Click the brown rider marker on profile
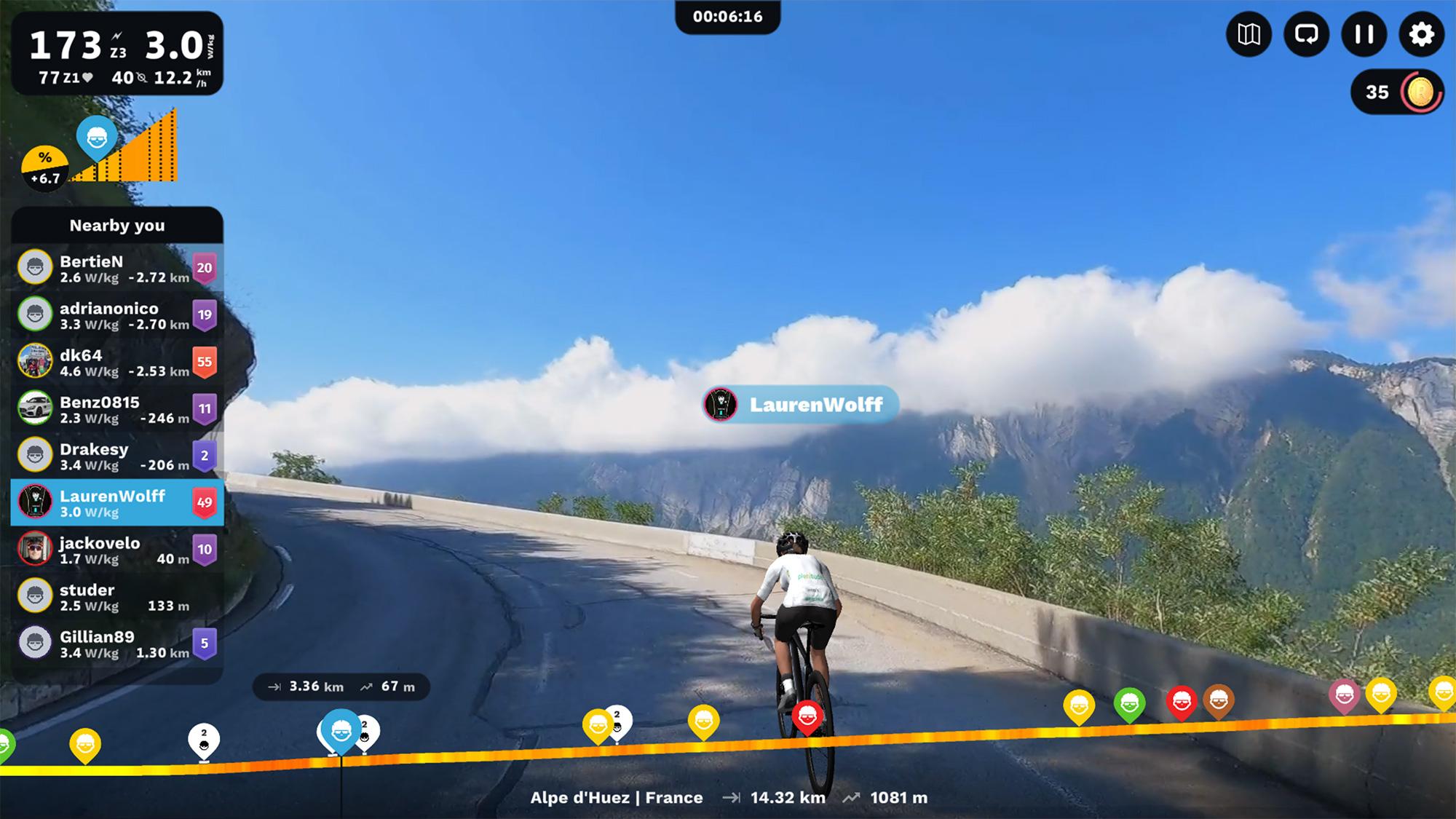 pos(1219,700)
